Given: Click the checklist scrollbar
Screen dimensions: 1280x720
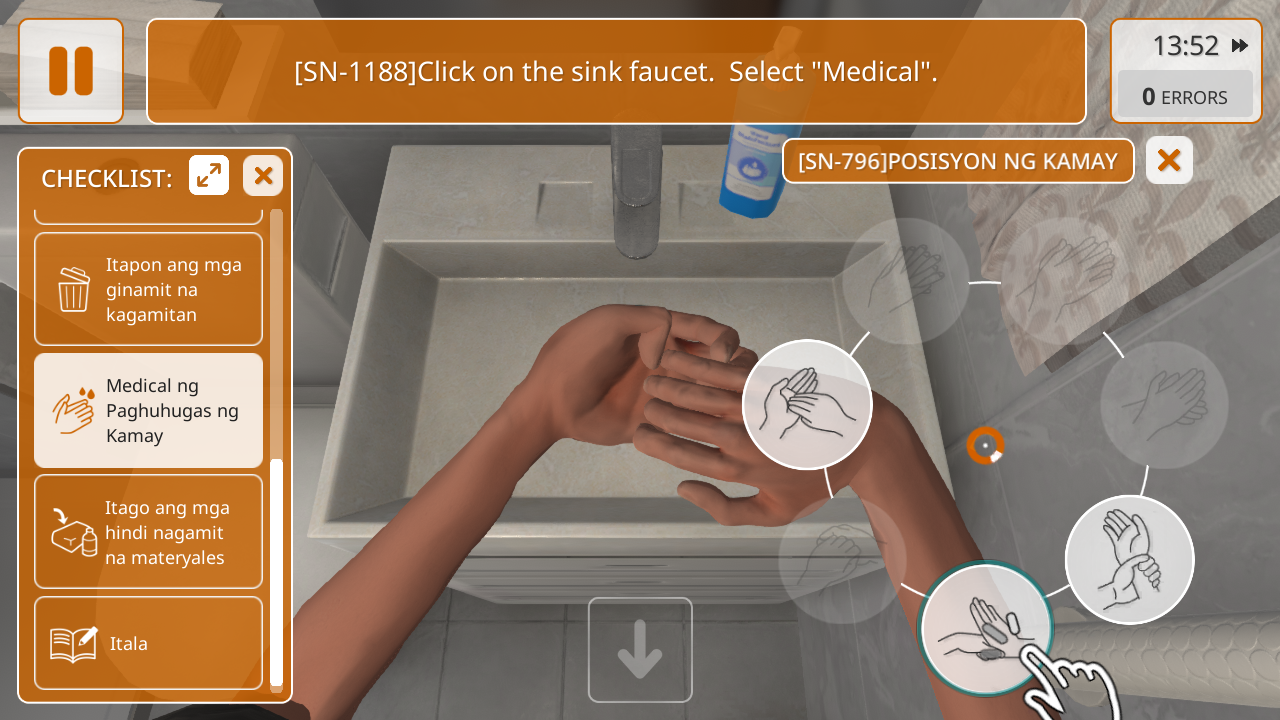Looking at the screenshot, I should [x=276, y=570].
